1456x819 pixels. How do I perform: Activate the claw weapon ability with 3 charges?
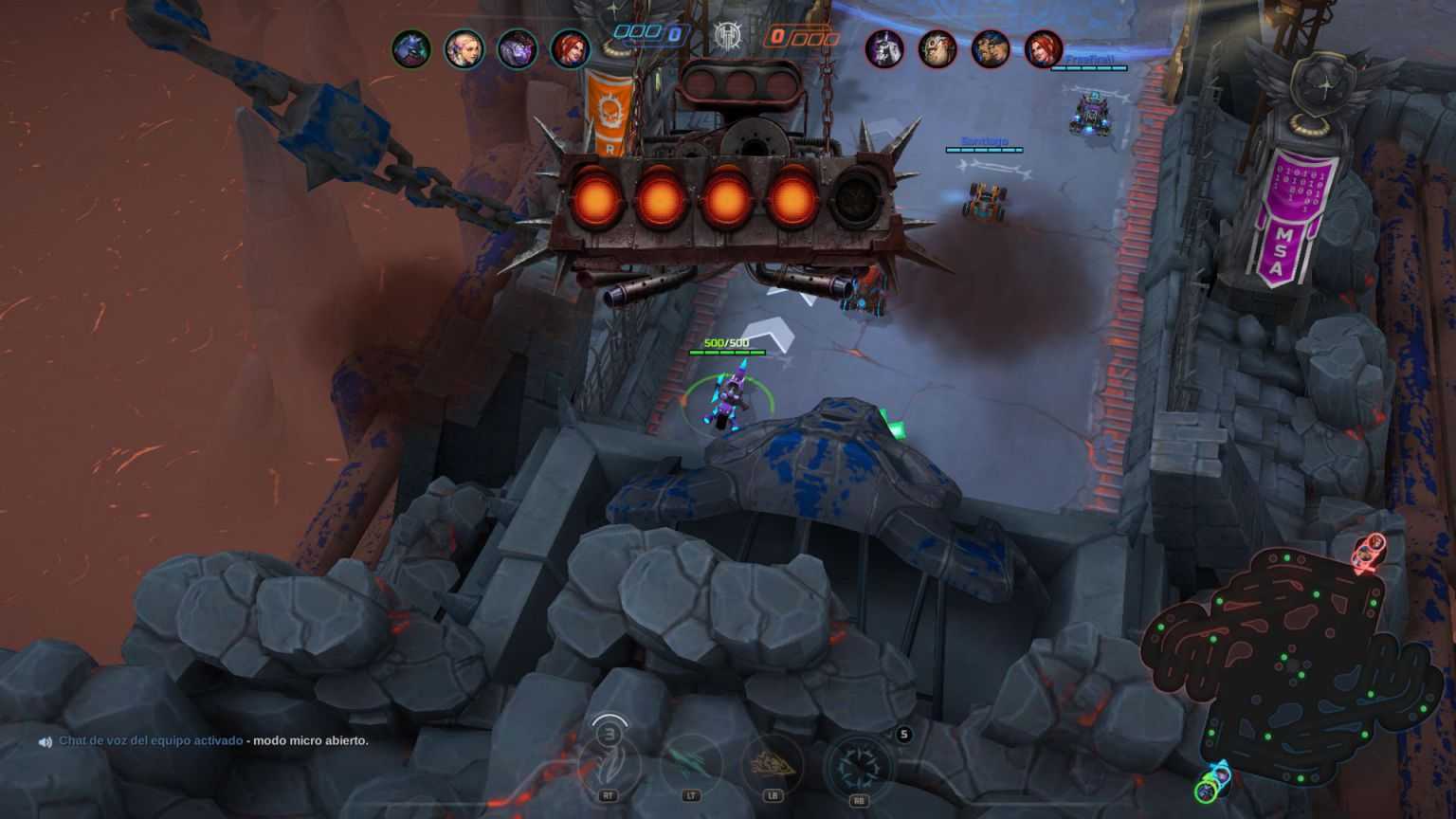608,764
